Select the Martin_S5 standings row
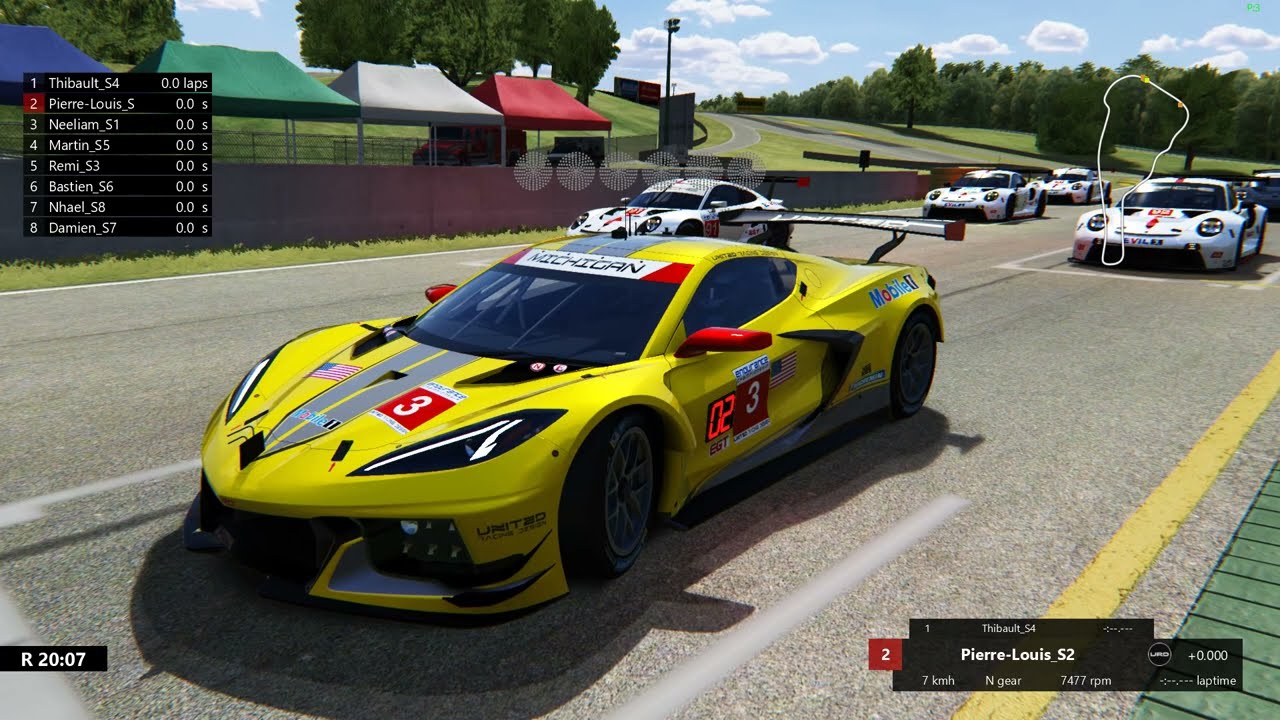The height and width of the screenshot is (720, 1280). click(x=117, y=145)
